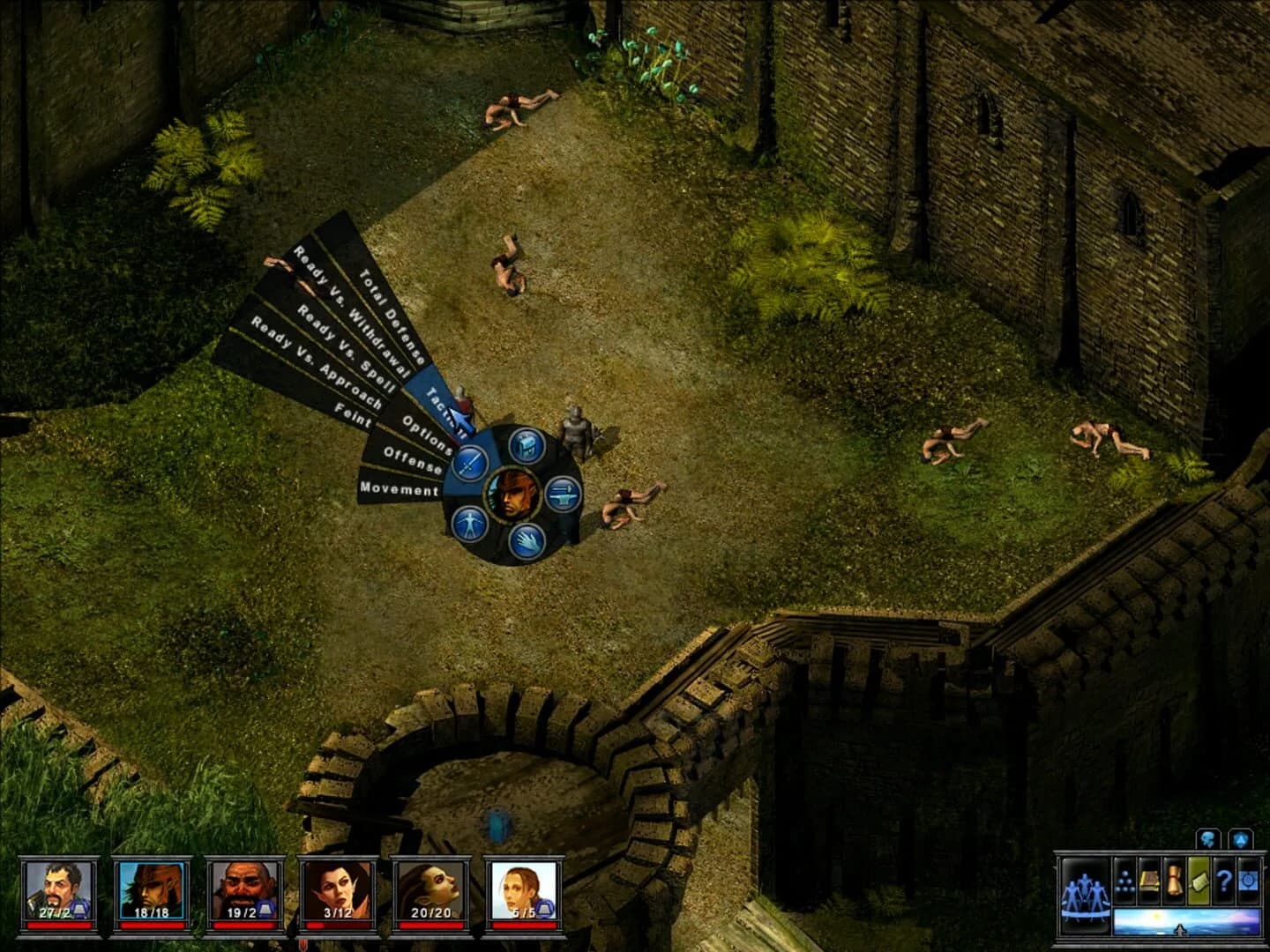This screenshot has width=1270, height=952.
Task: Open the backpack inventory icon
Action: [526, 446]
